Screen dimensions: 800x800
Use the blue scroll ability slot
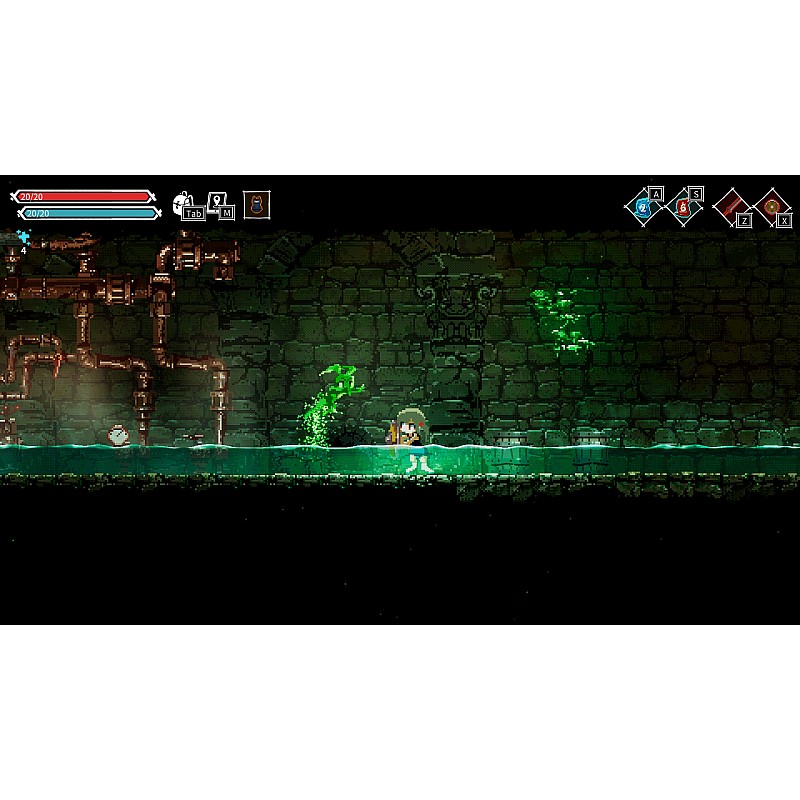643,208
